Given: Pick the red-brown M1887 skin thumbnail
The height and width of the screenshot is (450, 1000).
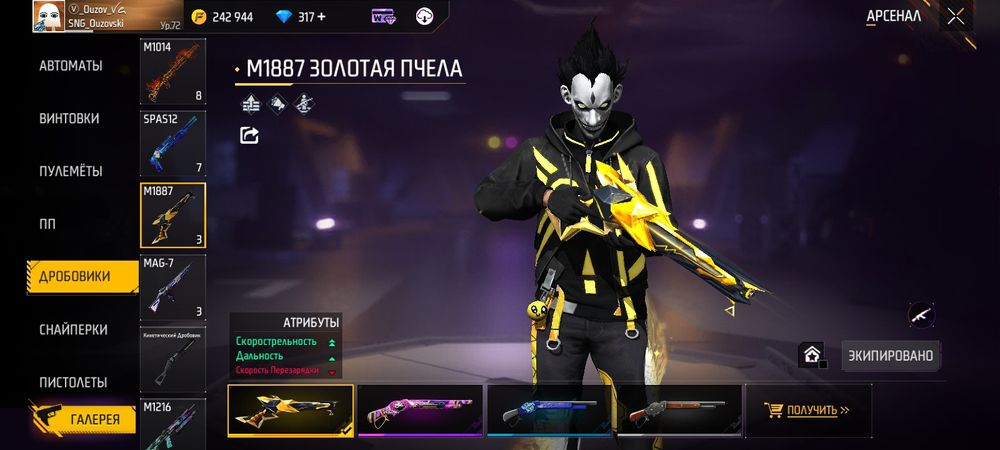Looking at the screenshot, I should point(679,410).
